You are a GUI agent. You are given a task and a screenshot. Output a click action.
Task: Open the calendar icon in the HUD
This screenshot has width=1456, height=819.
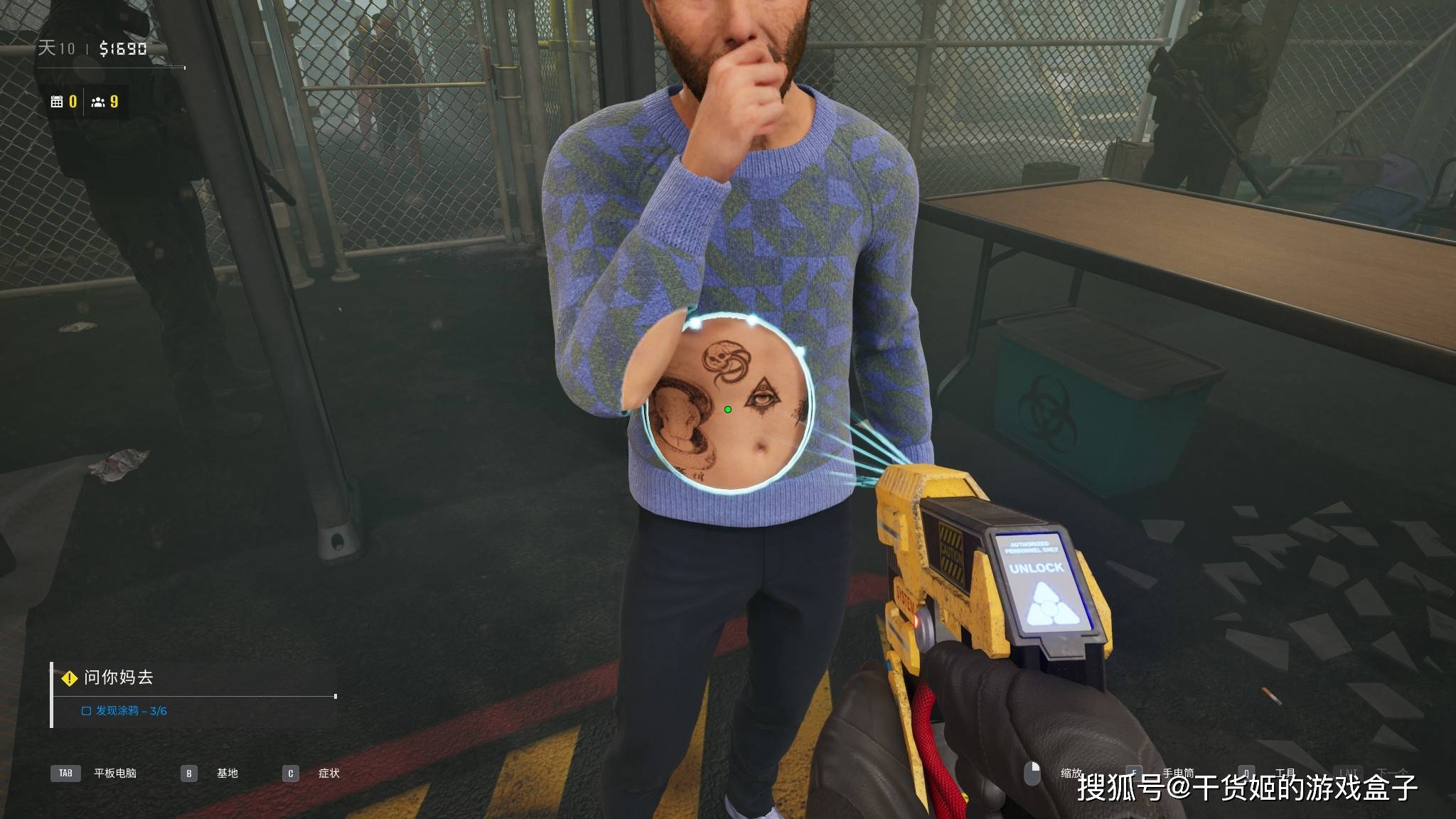57,102
